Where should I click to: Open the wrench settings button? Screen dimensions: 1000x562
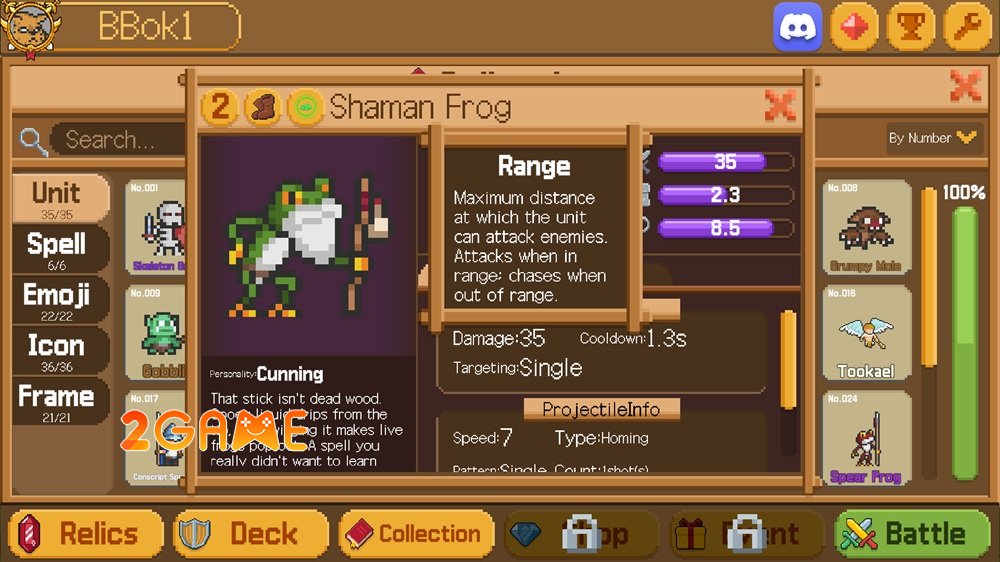[x=967, y=27]
